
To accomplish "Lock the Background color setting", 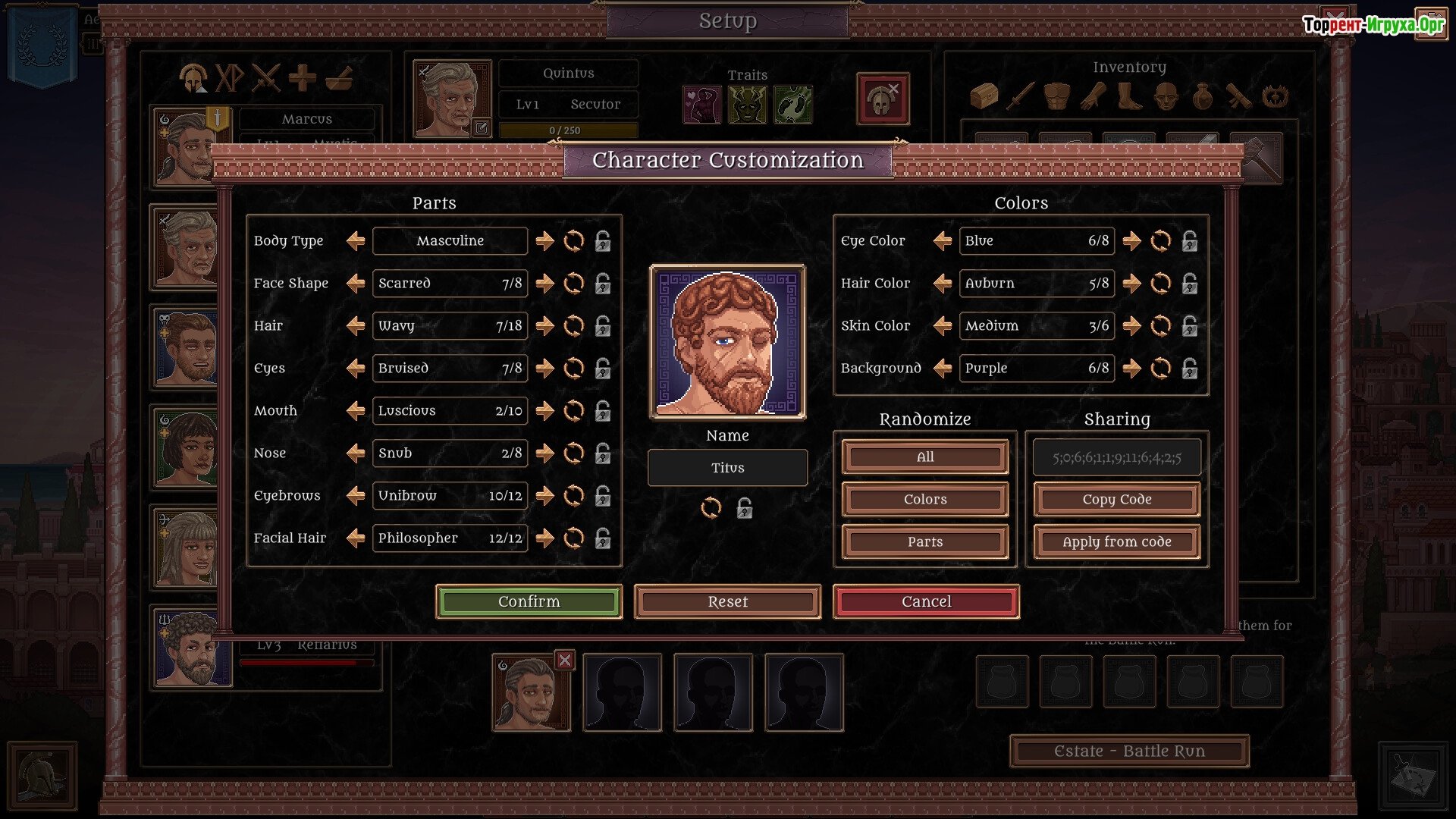I will (1190, 369).
